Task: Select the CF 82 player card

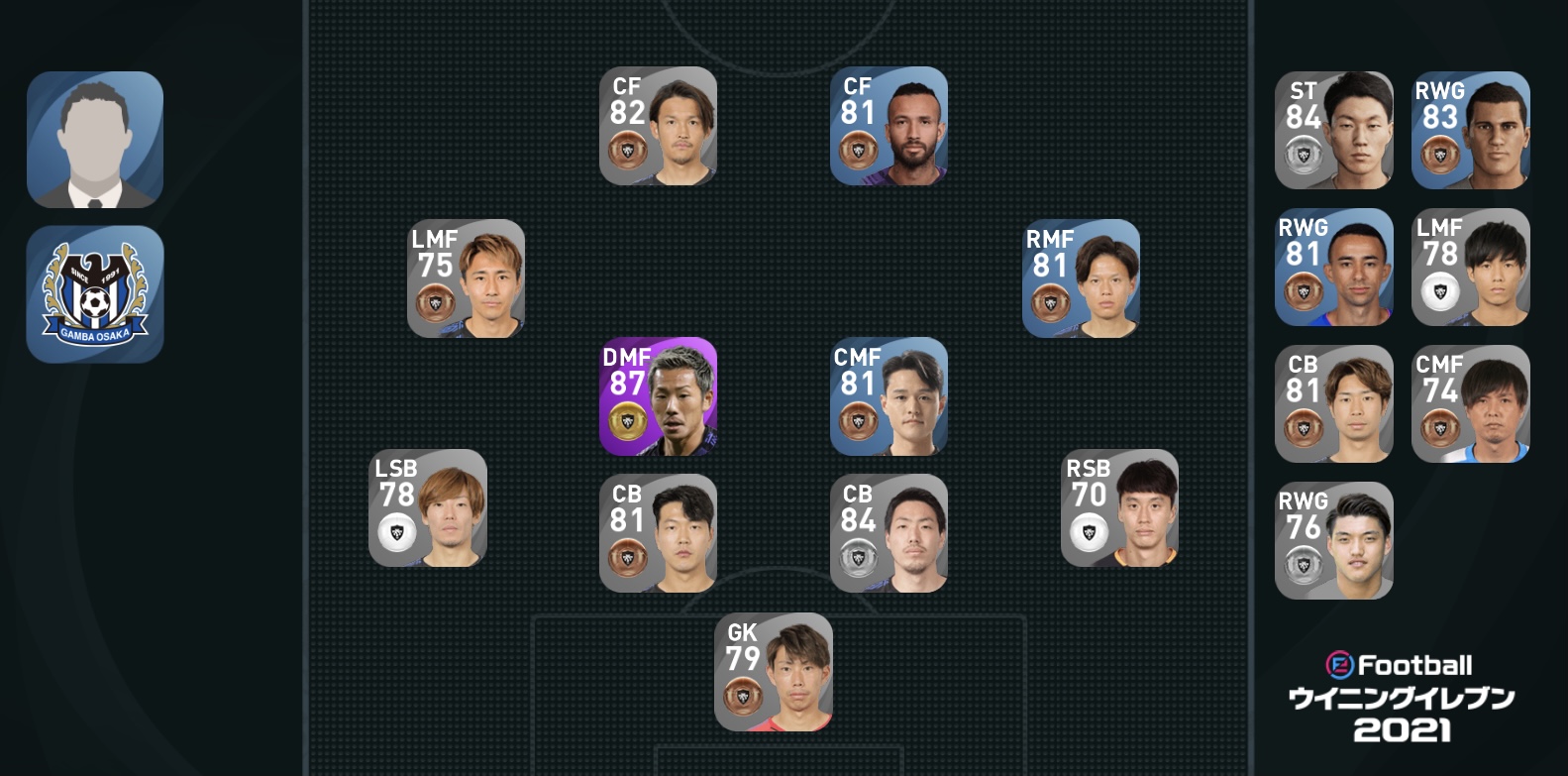Action: pyautogui.click(x=658, y=126)
